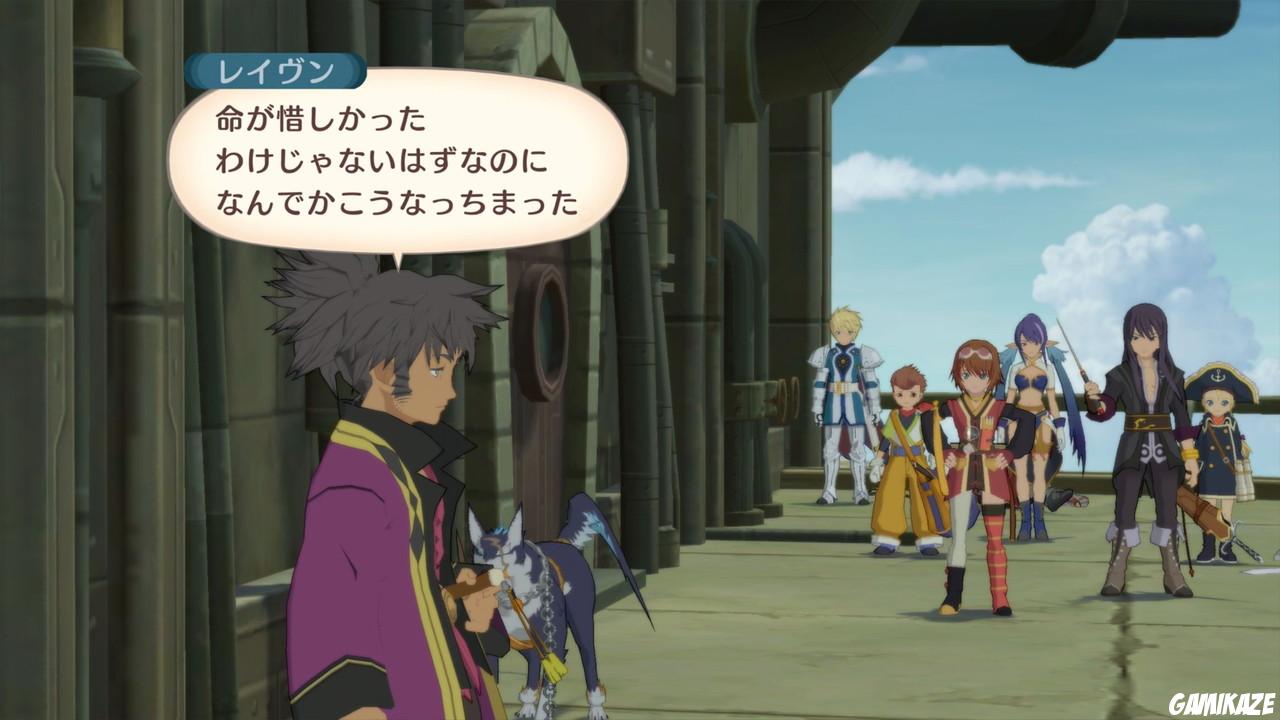Click the レイヴン name tag
1280x720 pixels.
(x=275, y=70)
